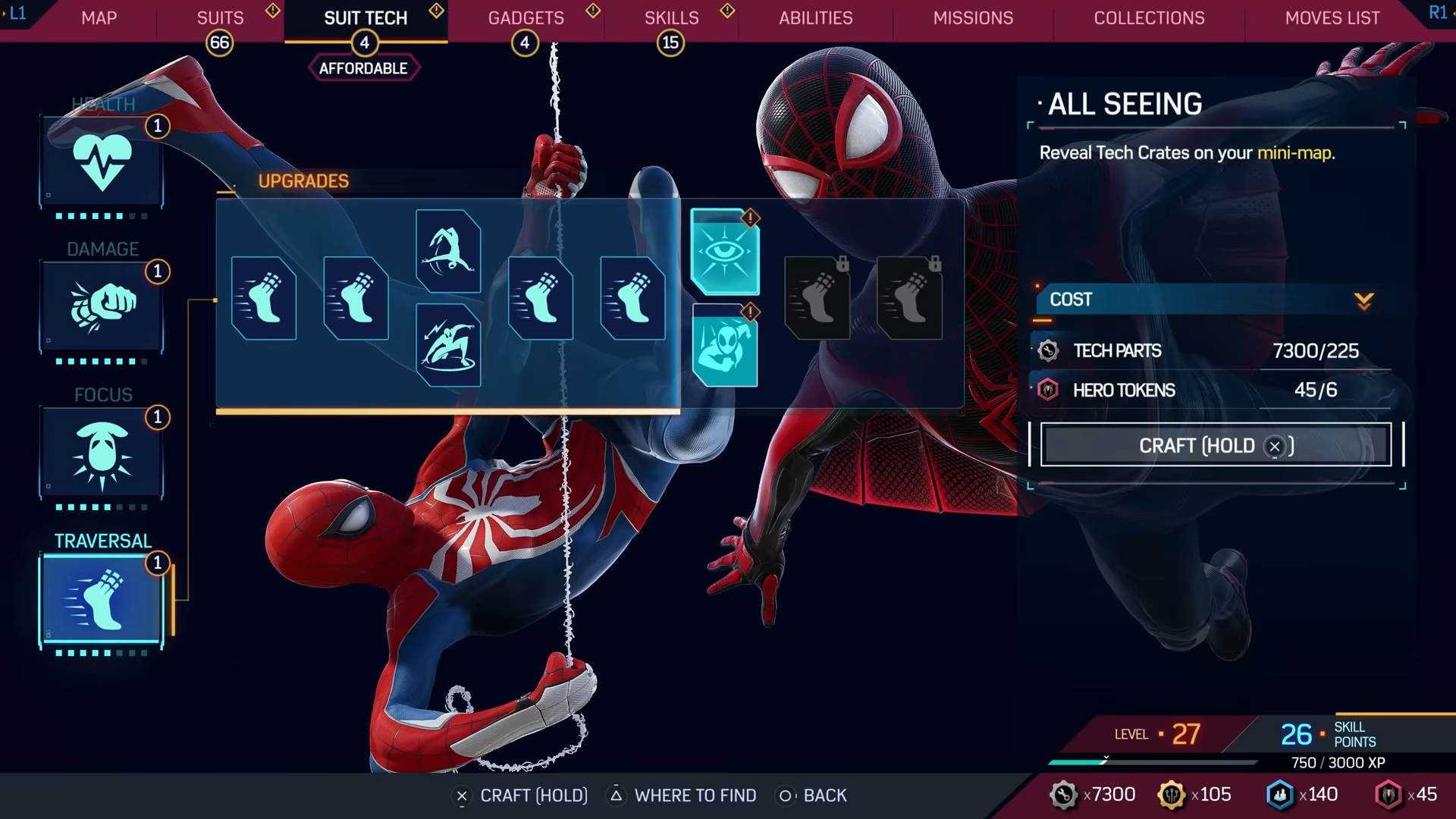Select the acrobatic flip upgrade node
The image size is (1456, 819).
[448, 250]
